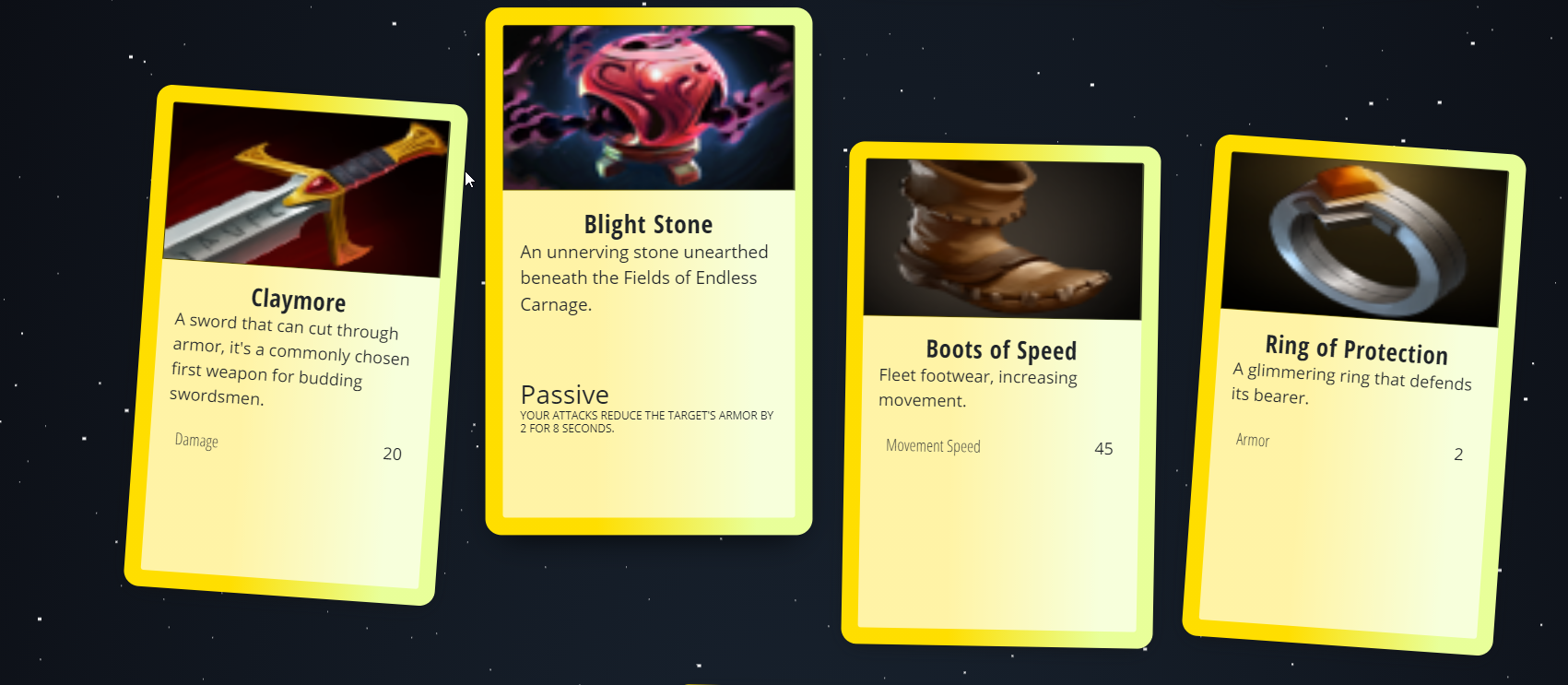Click the Damage stat label on Claymore

coord(195,441)
